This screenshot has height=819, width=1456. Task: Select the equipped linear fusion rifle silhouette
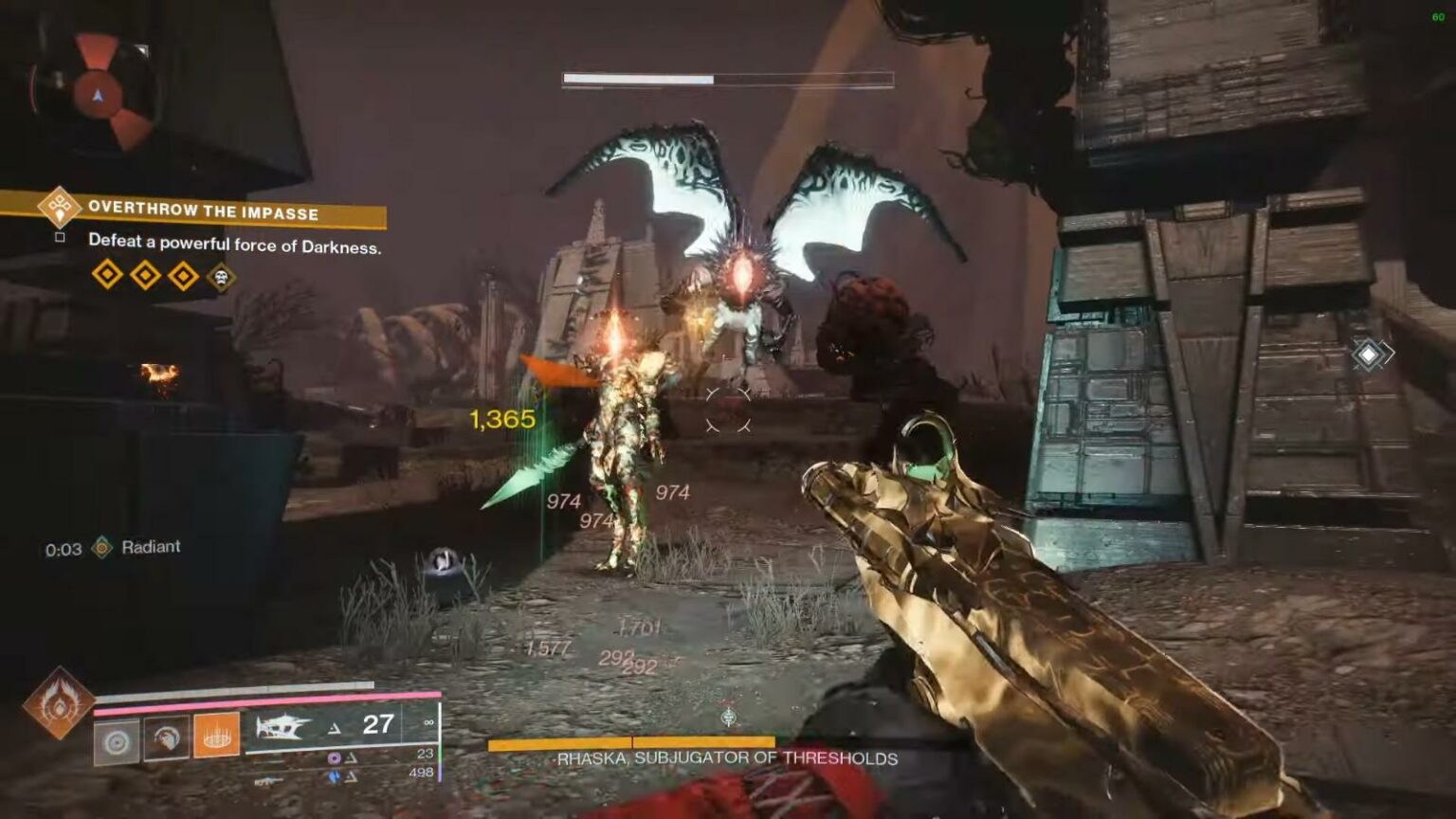pyautogui.click(x=282, y=726)
